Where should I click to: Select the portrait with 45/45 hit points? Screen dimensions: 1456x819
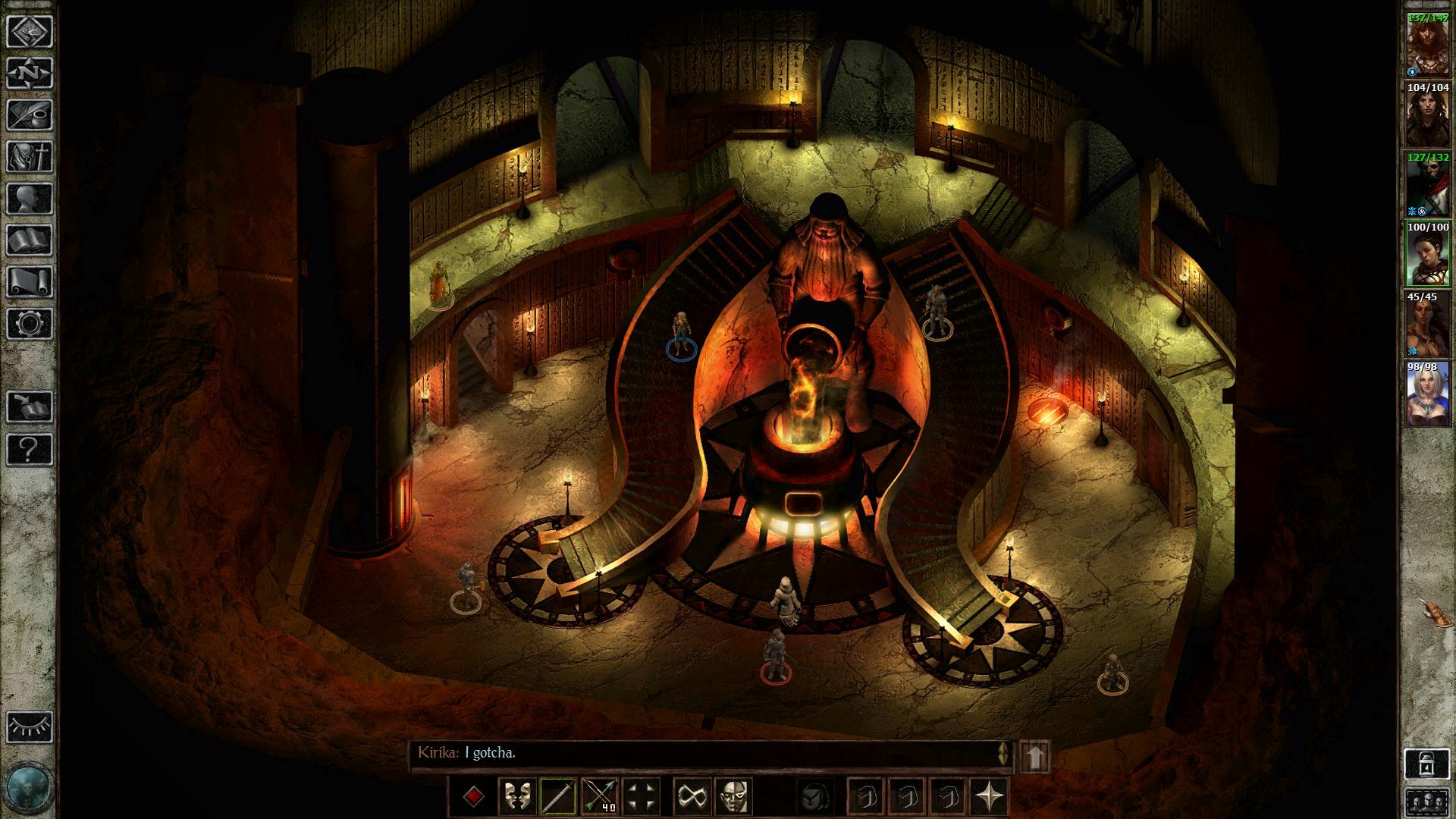coord(1428,325)
